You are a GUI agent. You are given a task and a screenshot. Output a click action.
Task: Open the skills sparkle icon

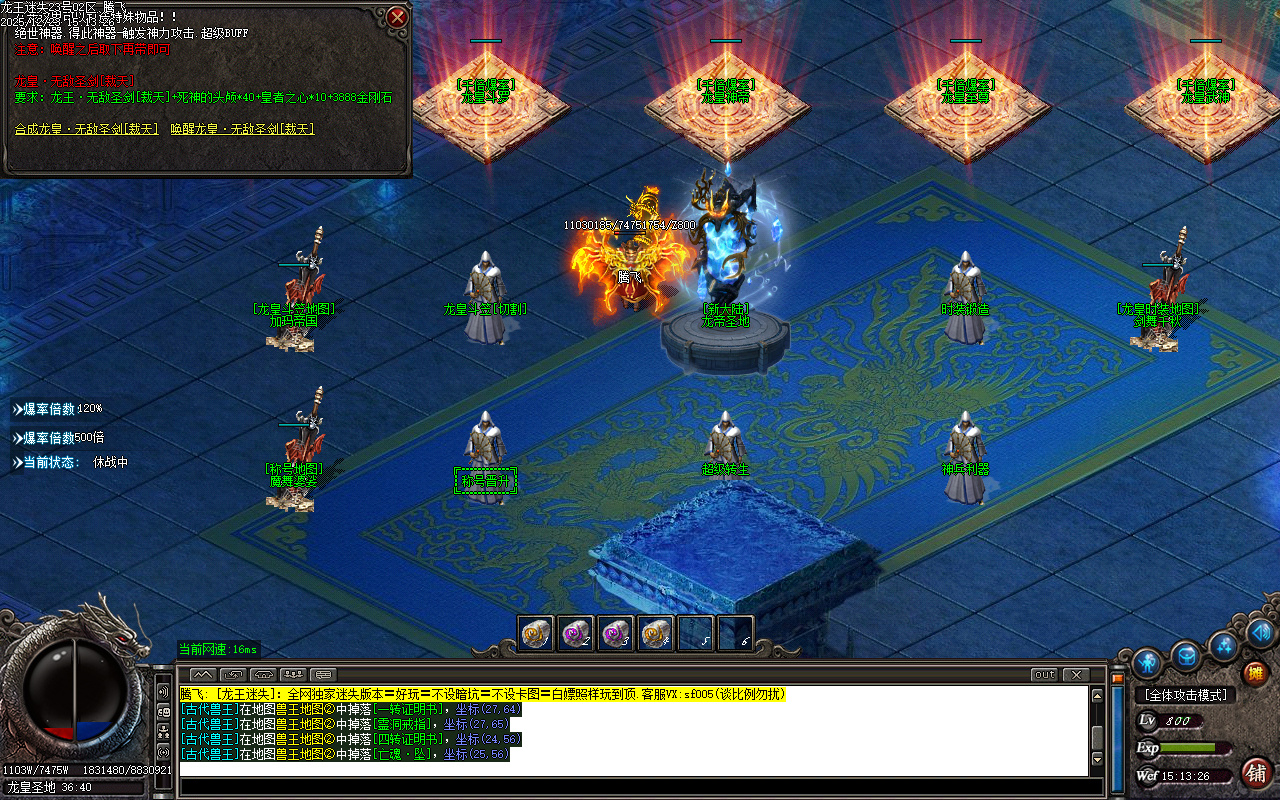click(1224, 645)
